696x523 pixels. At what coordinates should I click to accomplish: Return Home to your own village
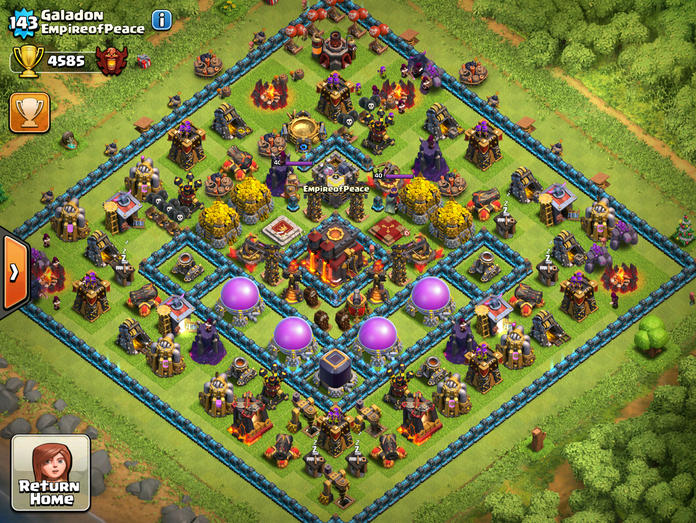tap(50, 472)
